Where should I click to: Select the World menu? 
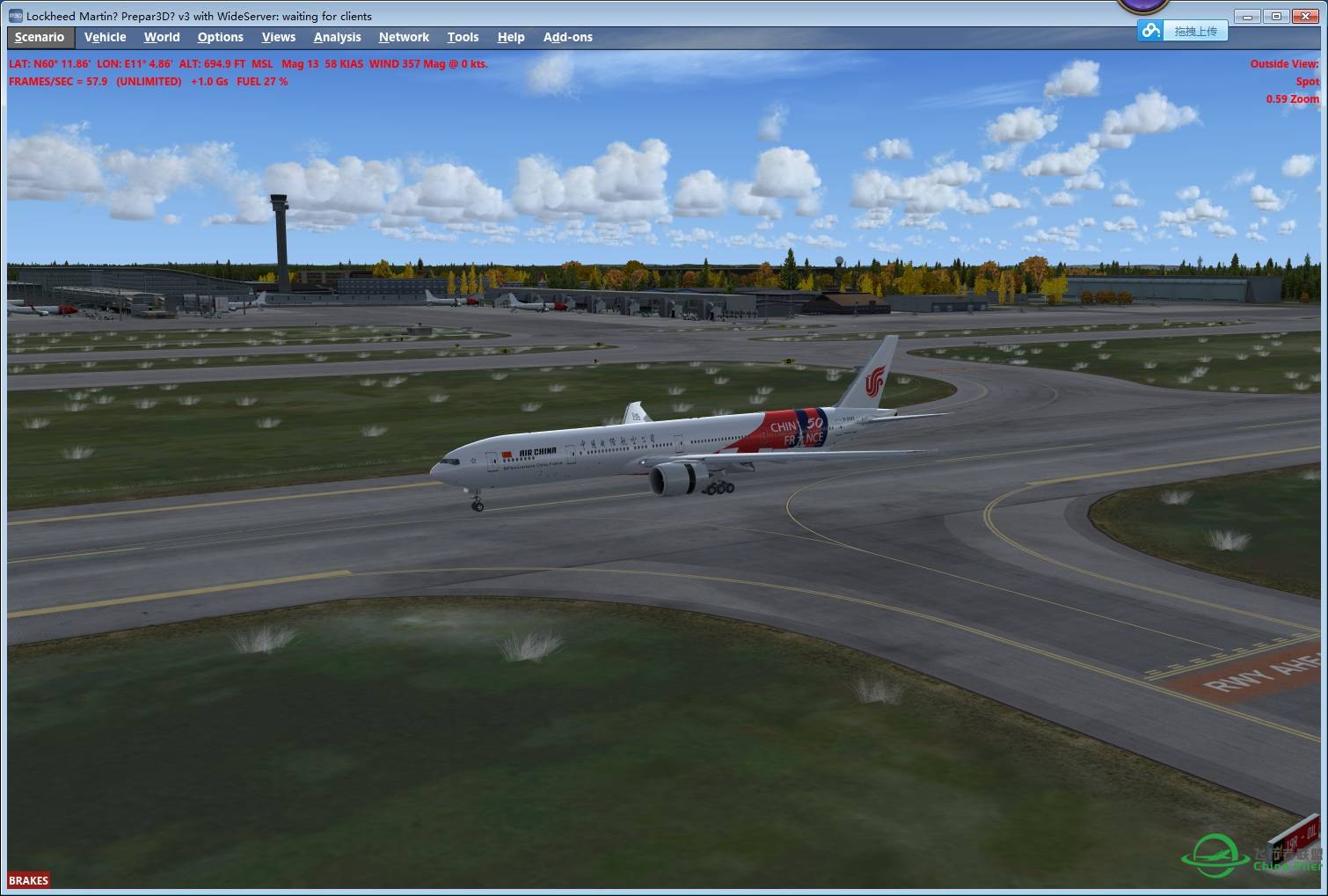coord(162,37)
